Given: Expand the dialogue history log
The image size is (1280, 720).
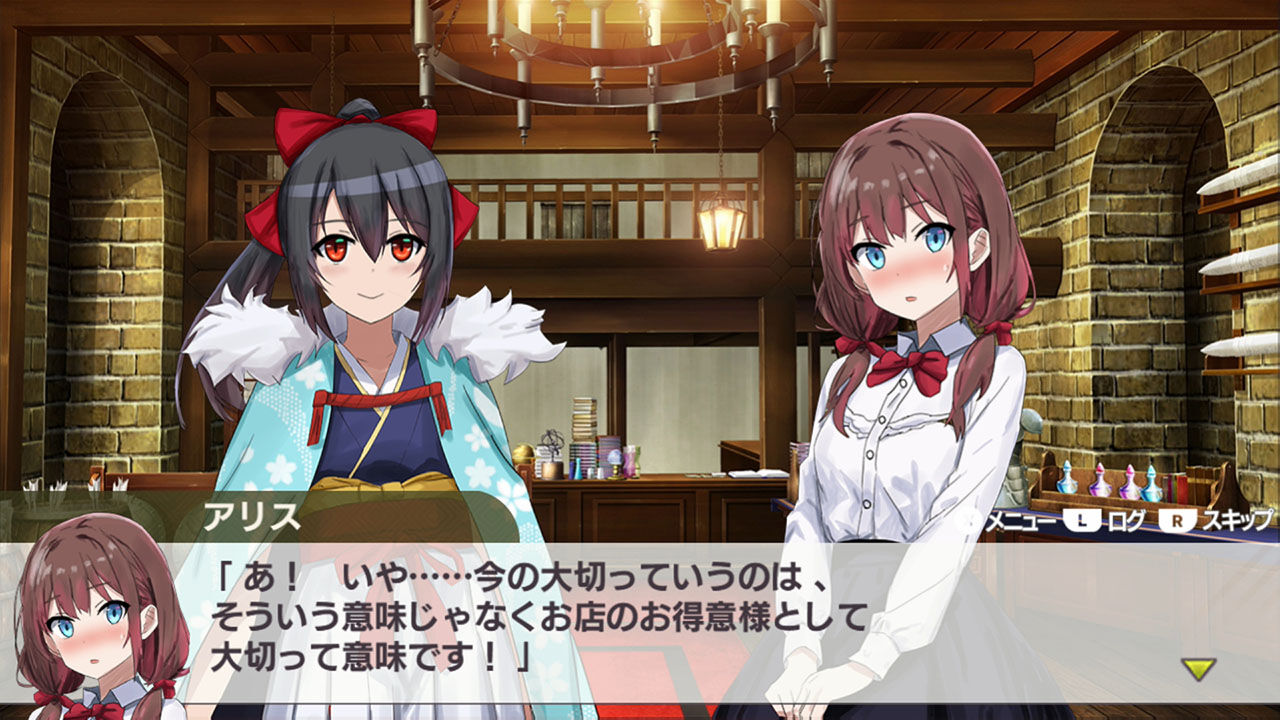Looking at the screenshot, I should click(1127, 520).
